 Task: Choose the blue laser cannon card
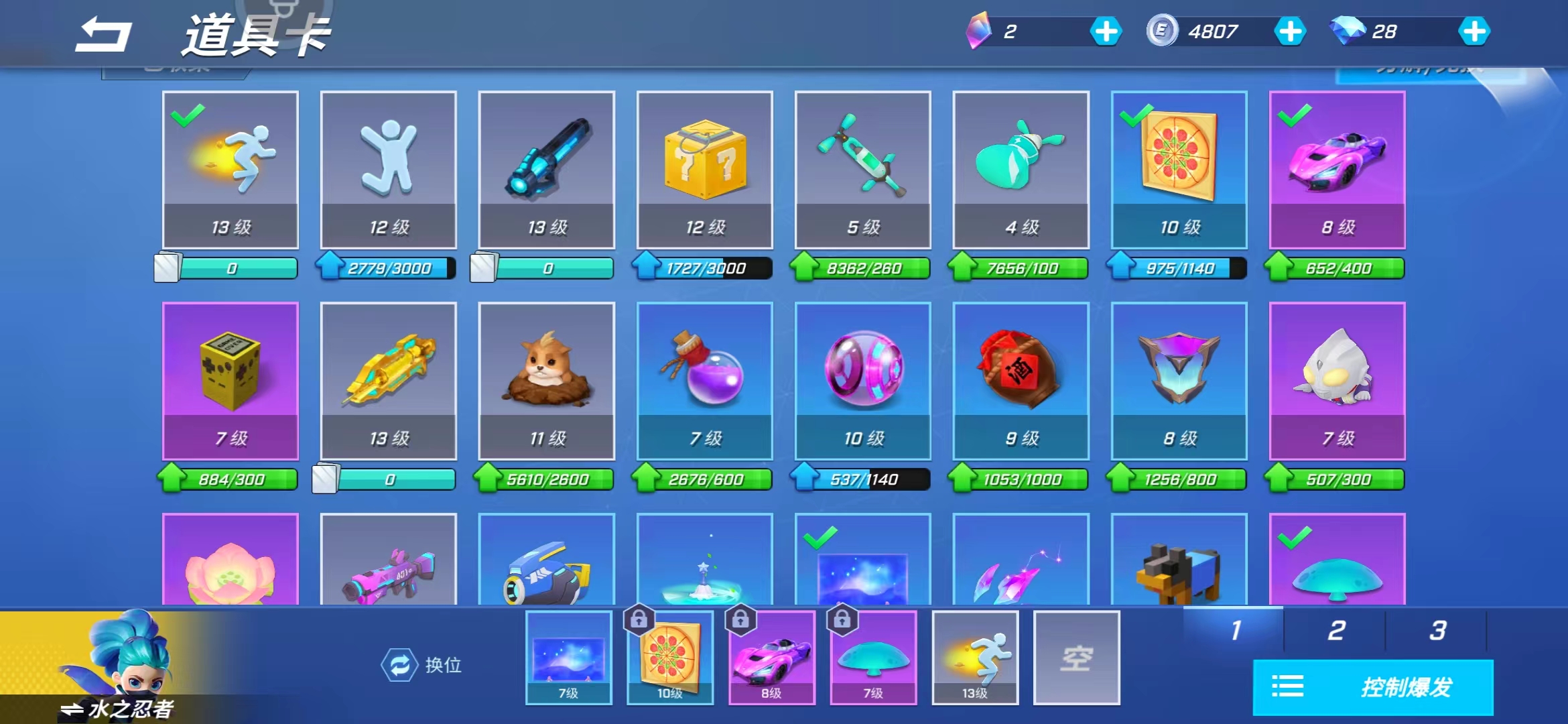(546, 170)
